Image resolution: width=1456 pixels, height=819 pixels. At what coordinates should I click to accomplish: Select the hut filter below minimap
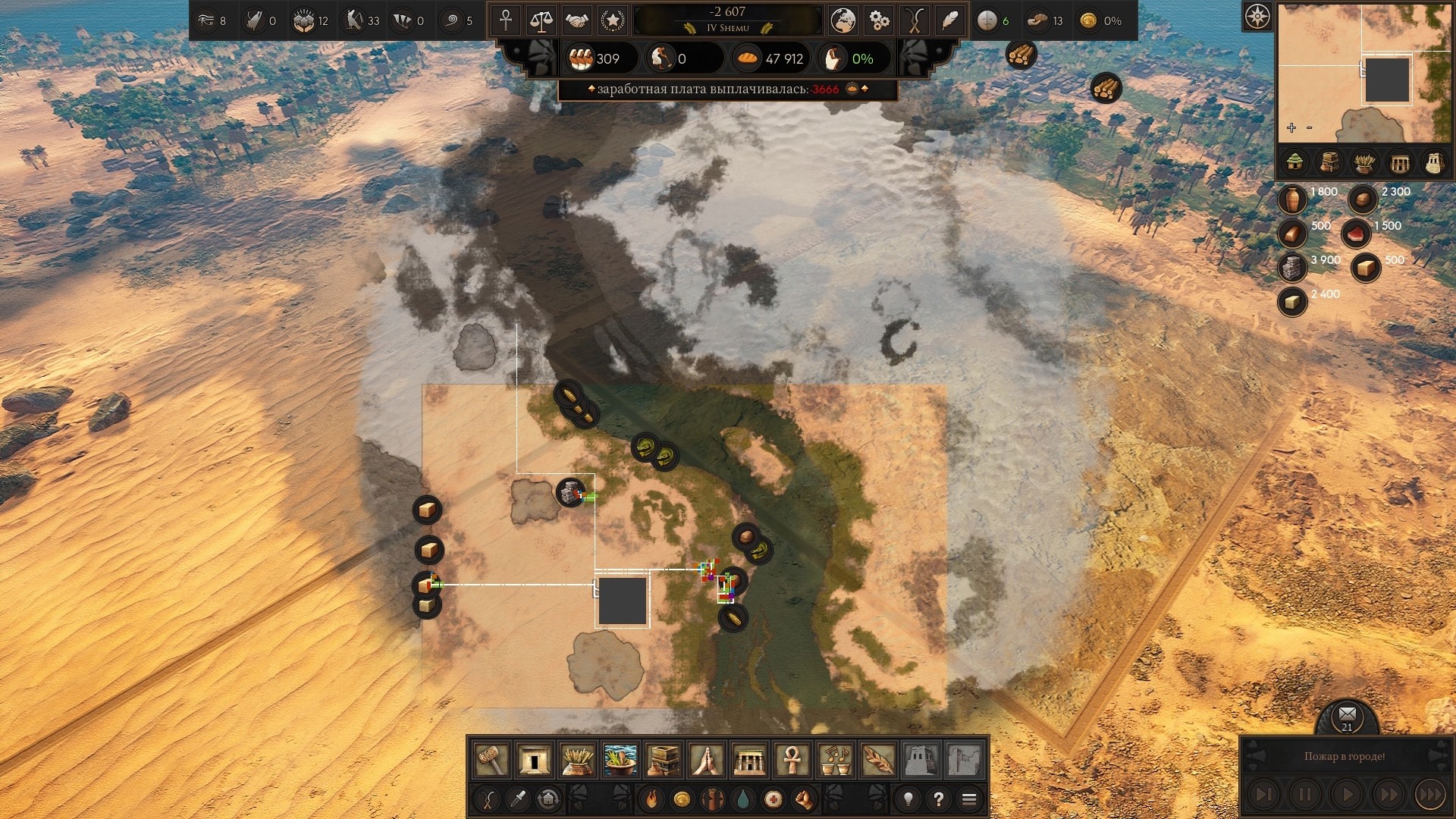(1295, 162)
